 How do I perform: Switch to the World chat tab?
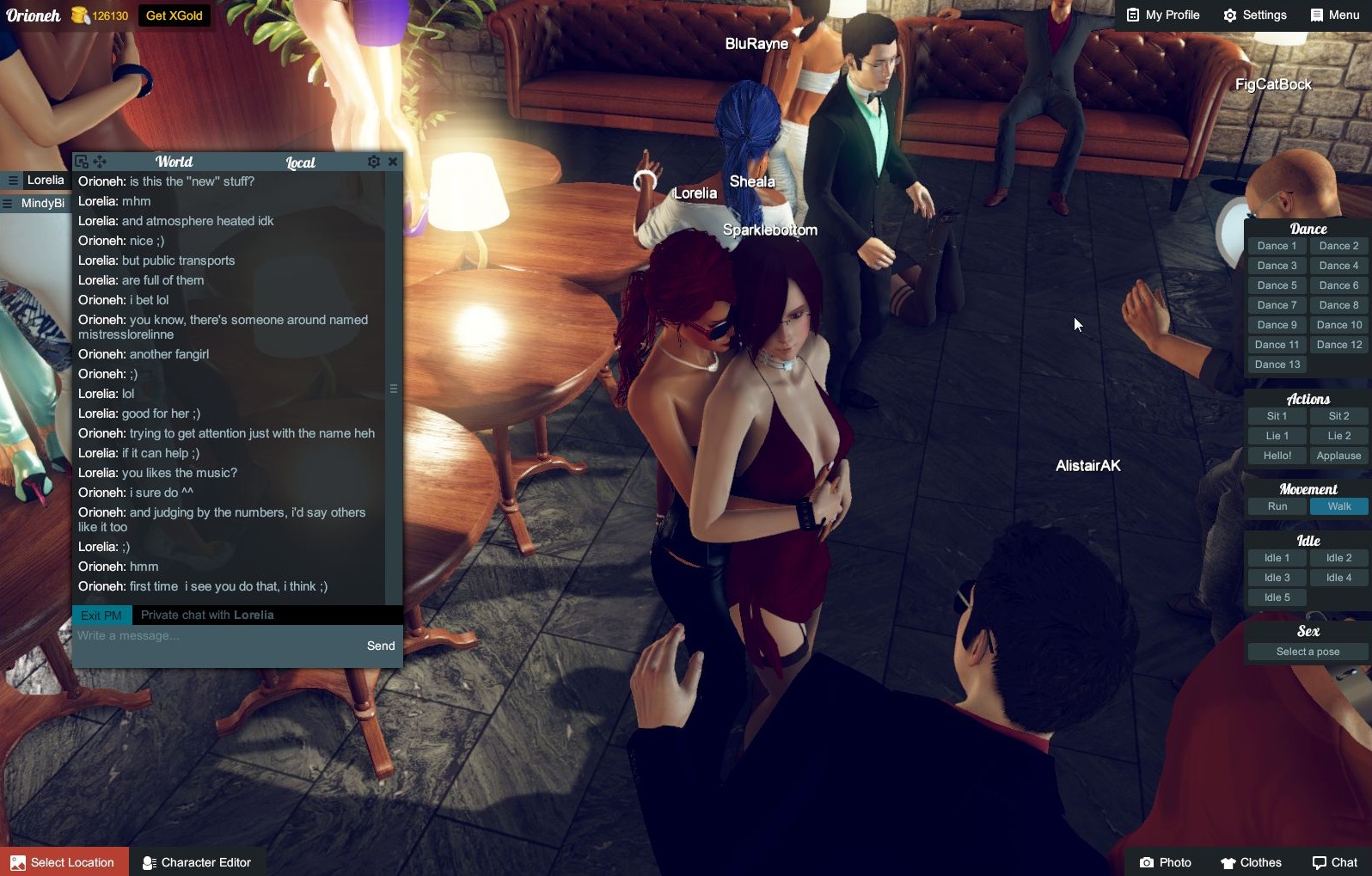[174, 162]
